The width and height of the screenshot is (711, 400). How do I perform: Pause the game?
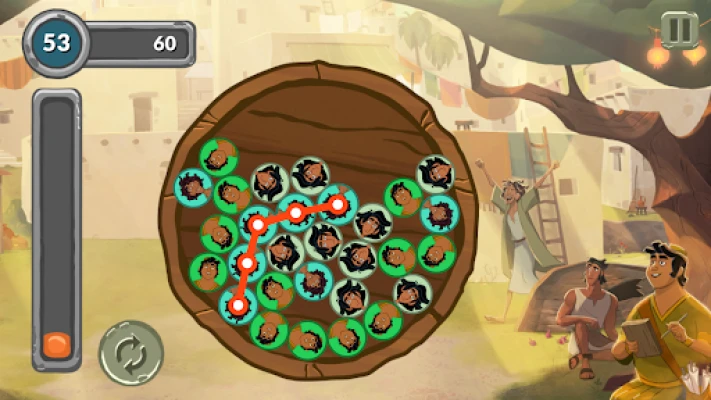tap(679, 29)
